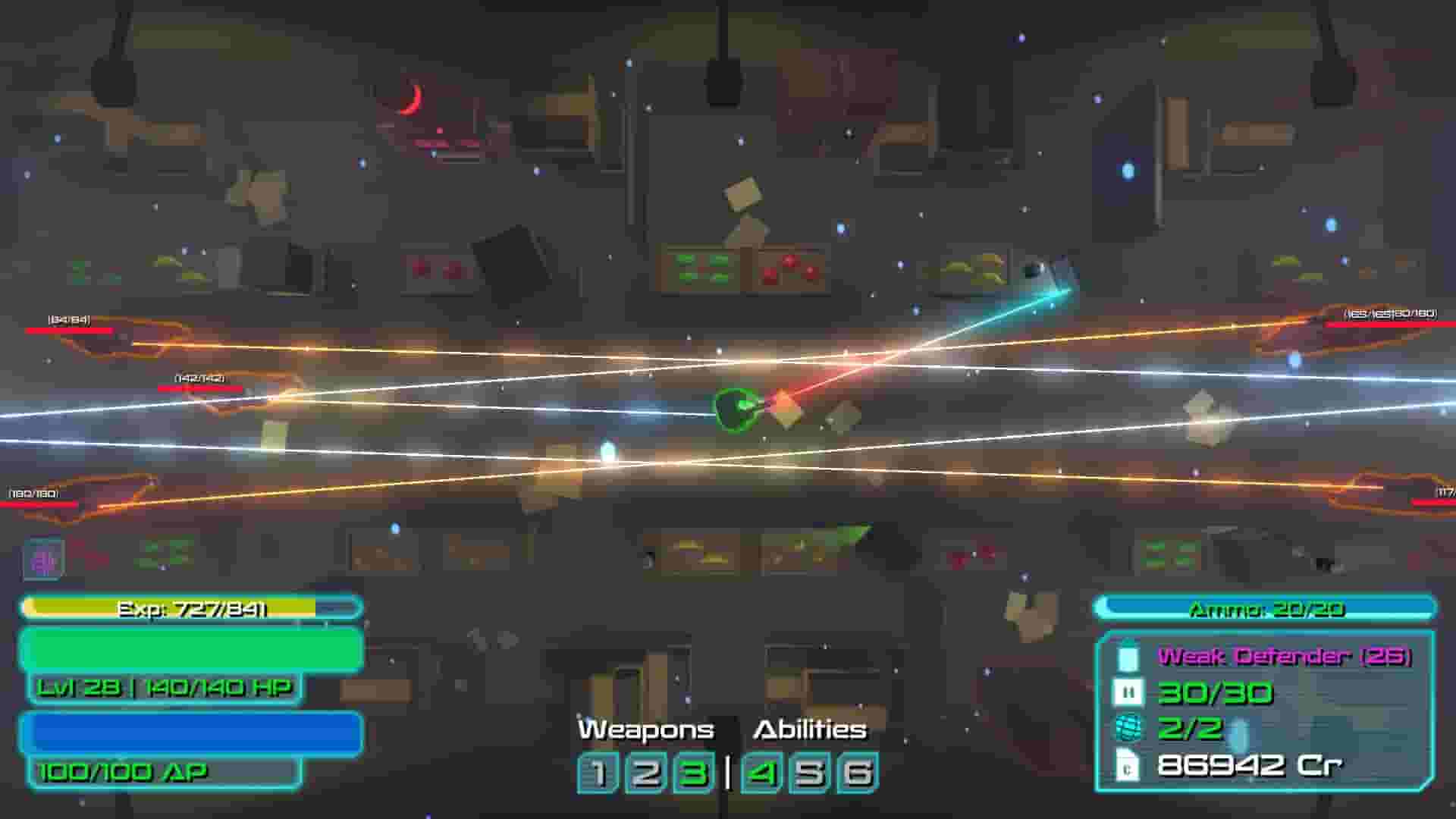The width and height of the screenshot is (1456, 819).
Task: Select the Weak Defender ammo type icon
Action: [x=1128, y=657]
